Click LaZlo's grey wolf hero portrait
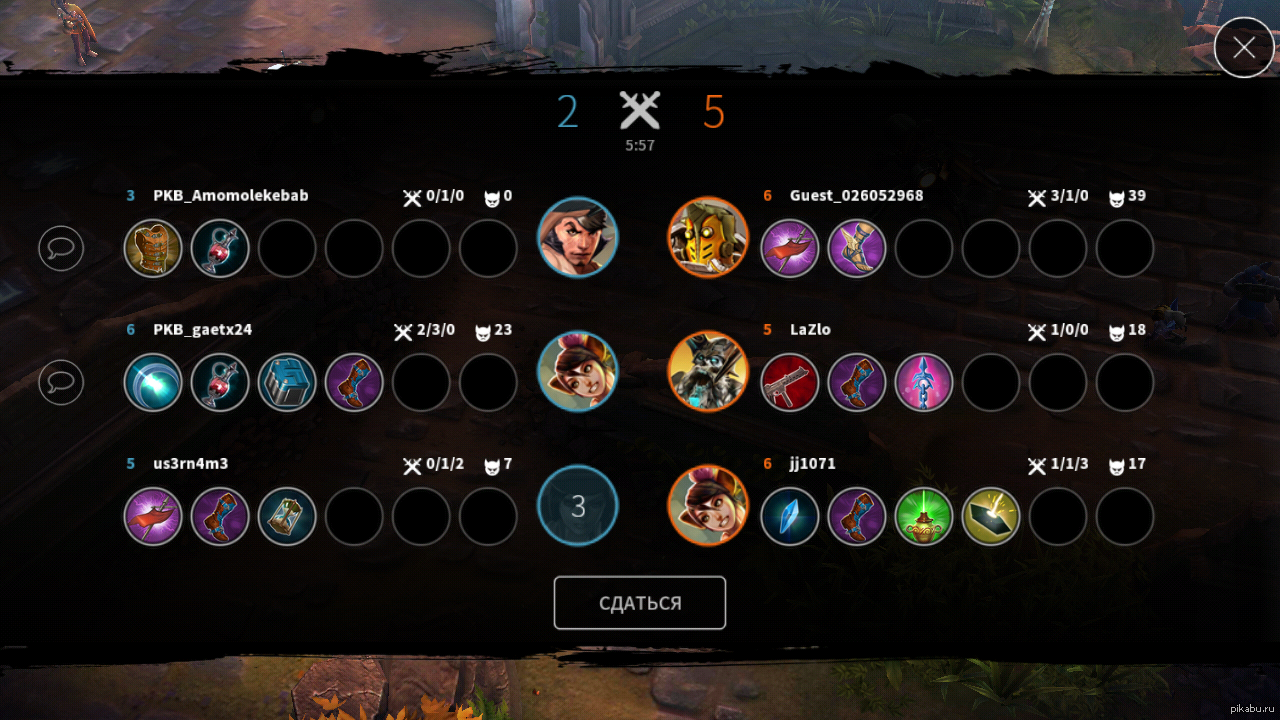Screen dimensions: 1280x720 (x=708, y=371)
